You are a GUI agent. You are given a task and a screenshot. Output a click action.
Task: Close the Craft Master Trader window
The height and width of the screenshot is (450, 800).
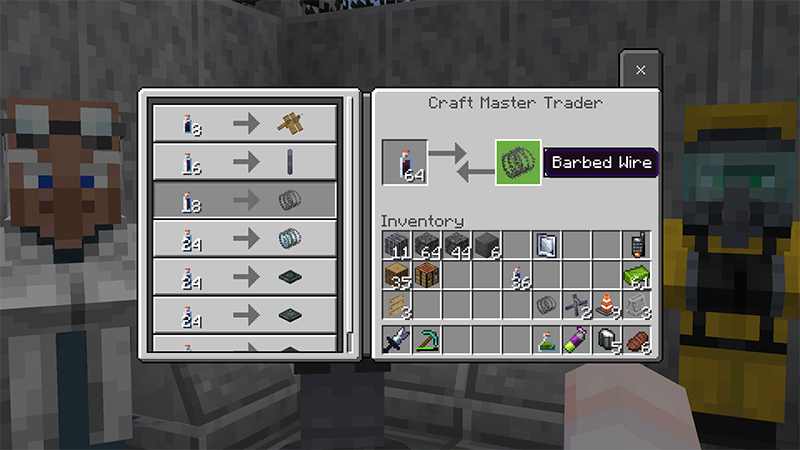641,70
